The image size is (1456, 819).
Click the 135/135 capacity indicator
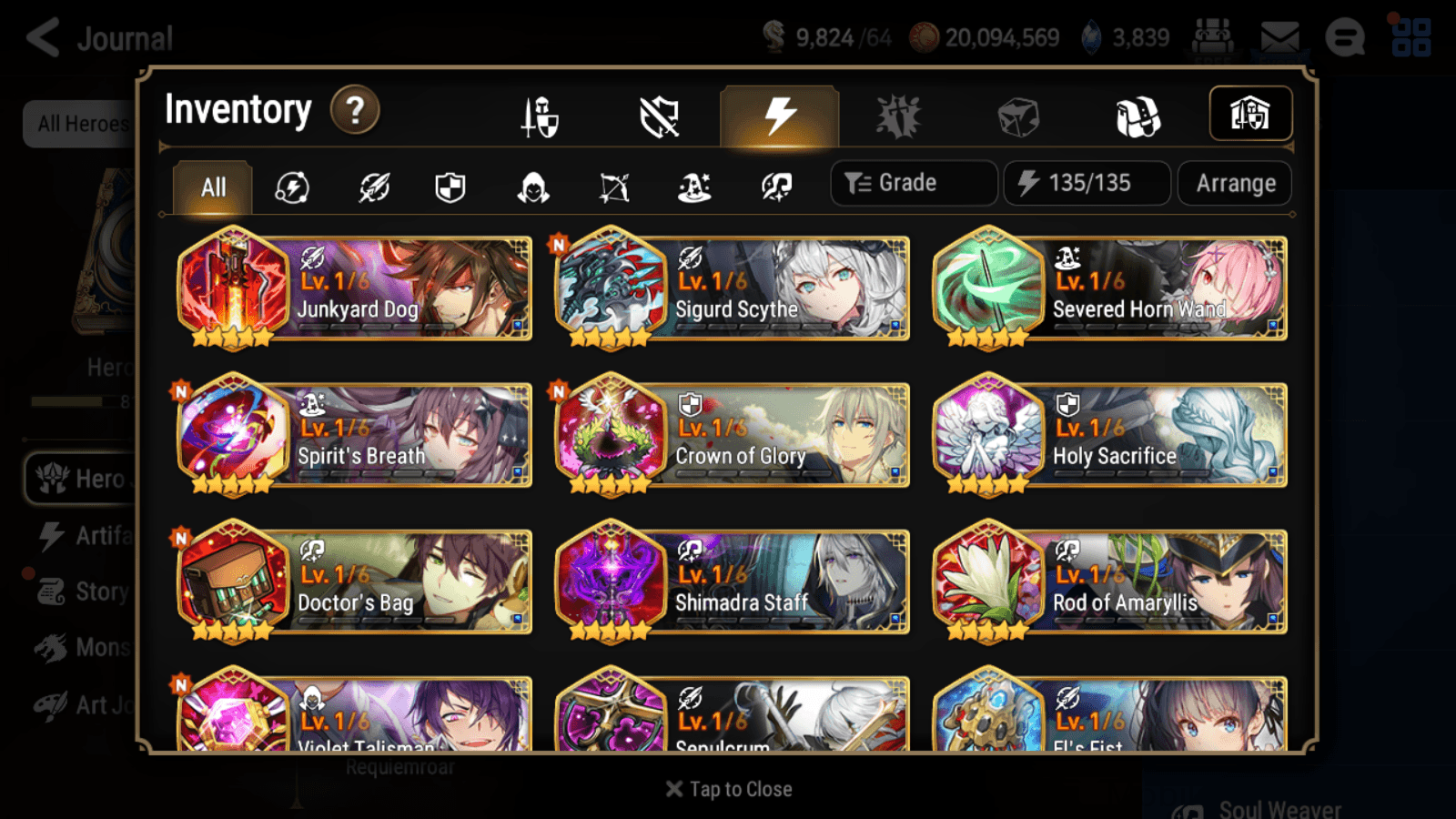click(1087, 183)
